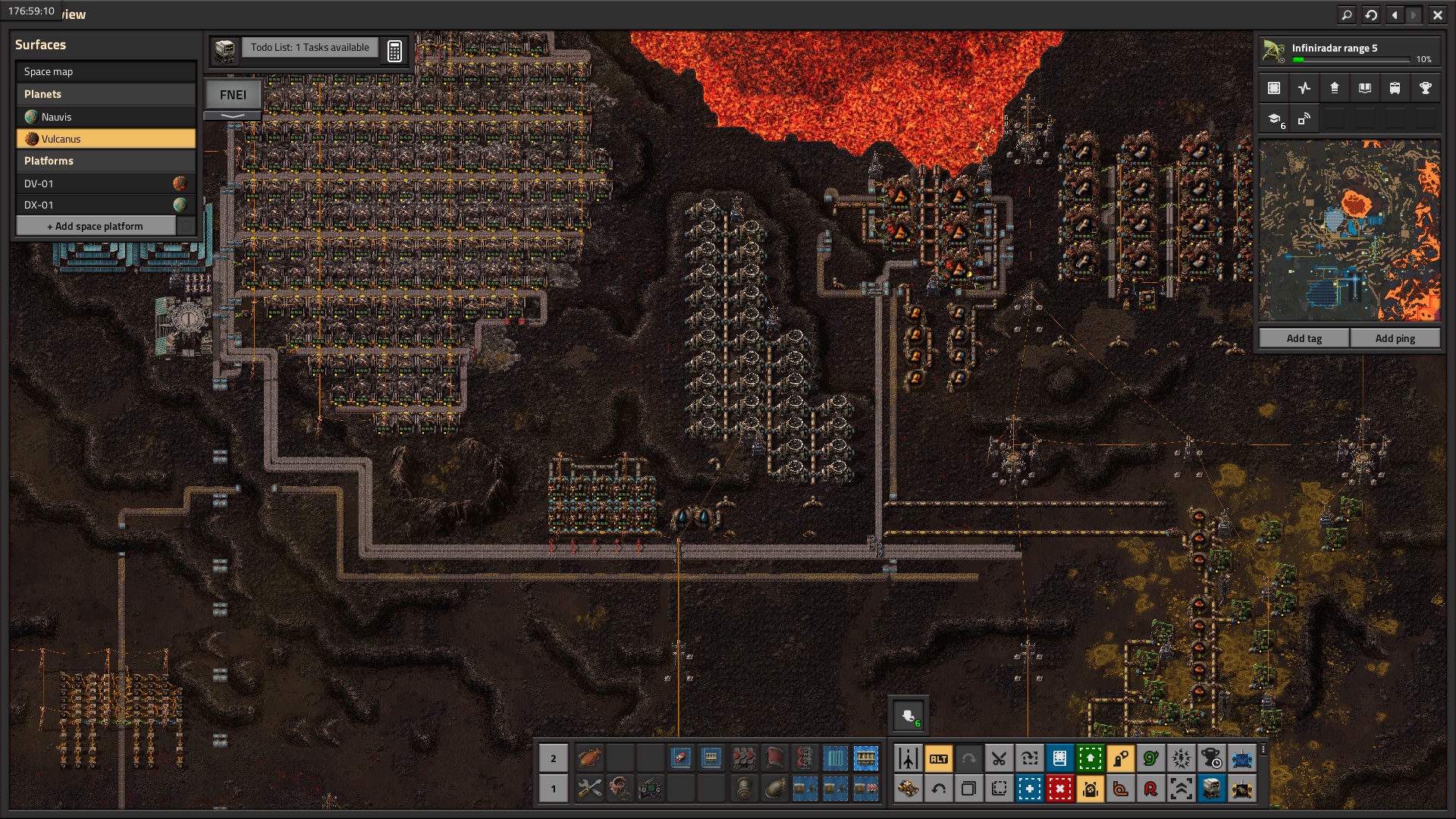
Task: Select the scissors cut tool
Action: click(999, 758)
